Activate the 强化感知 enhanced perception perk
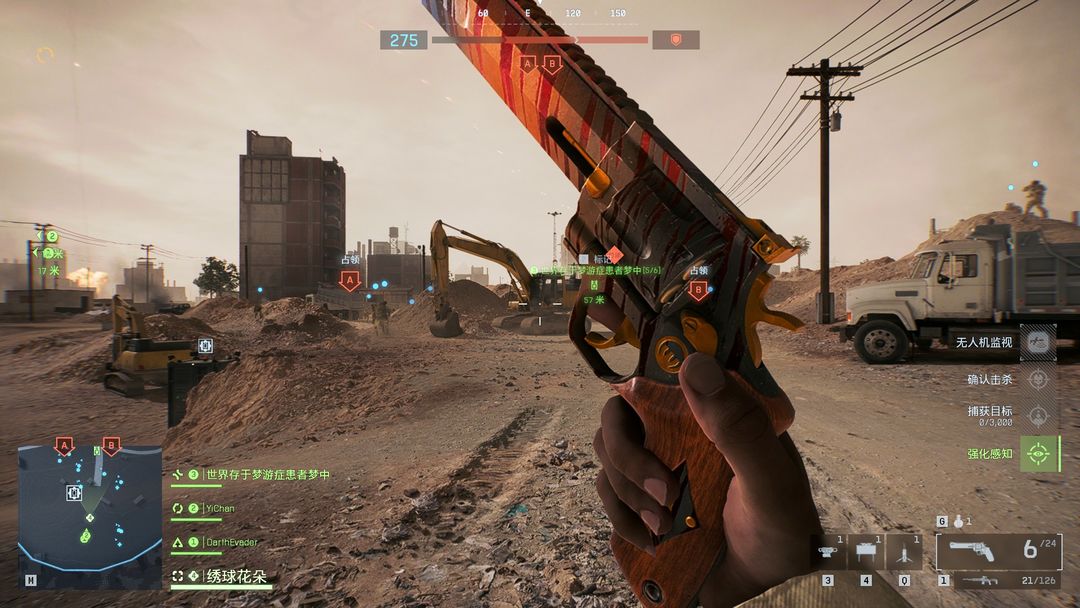 (x=1039, y=453)
